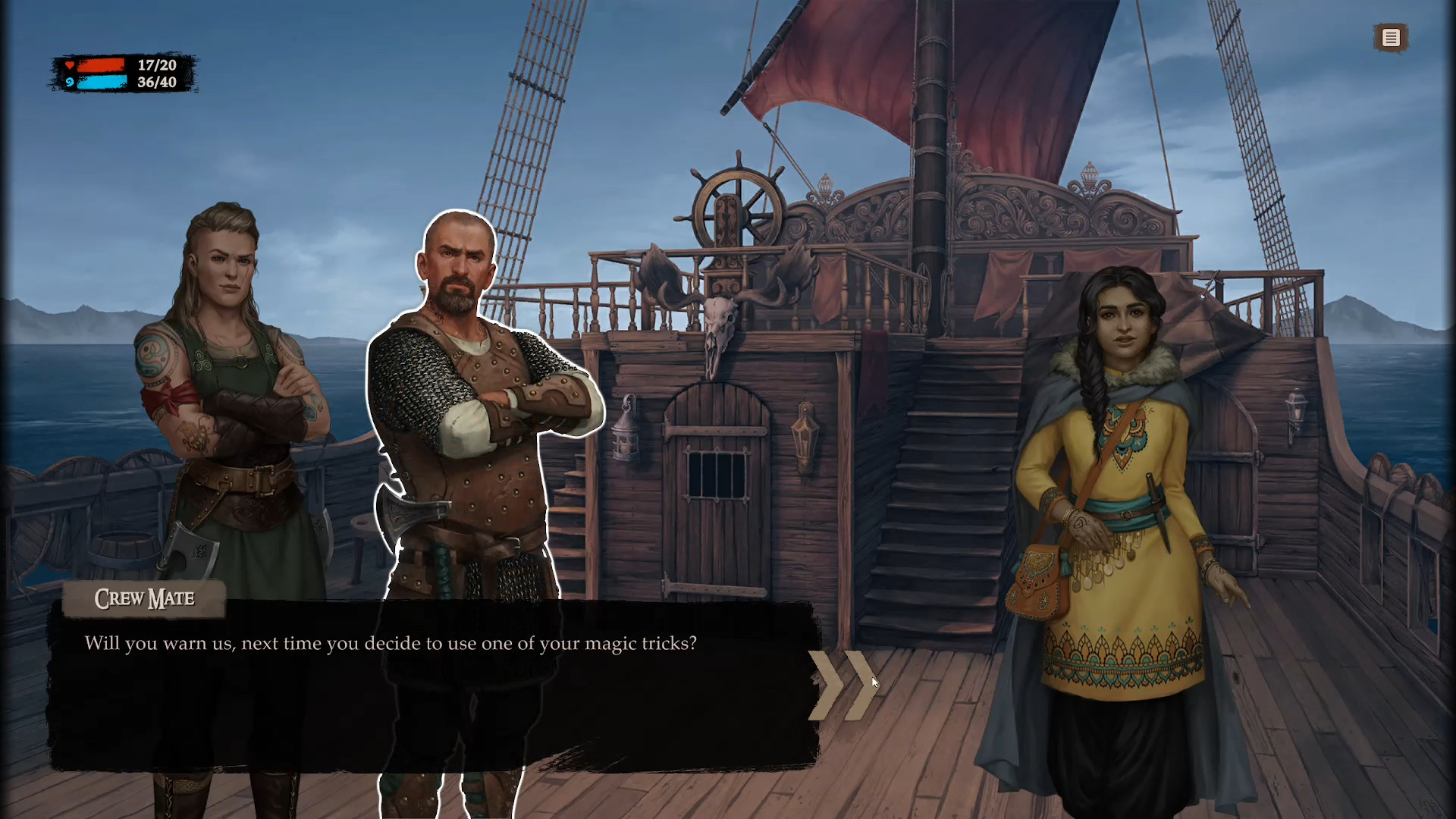This screenshot has height=819, width=1456.
Task: Click the dialogue text about magic tricks
Action: (391, 643)
